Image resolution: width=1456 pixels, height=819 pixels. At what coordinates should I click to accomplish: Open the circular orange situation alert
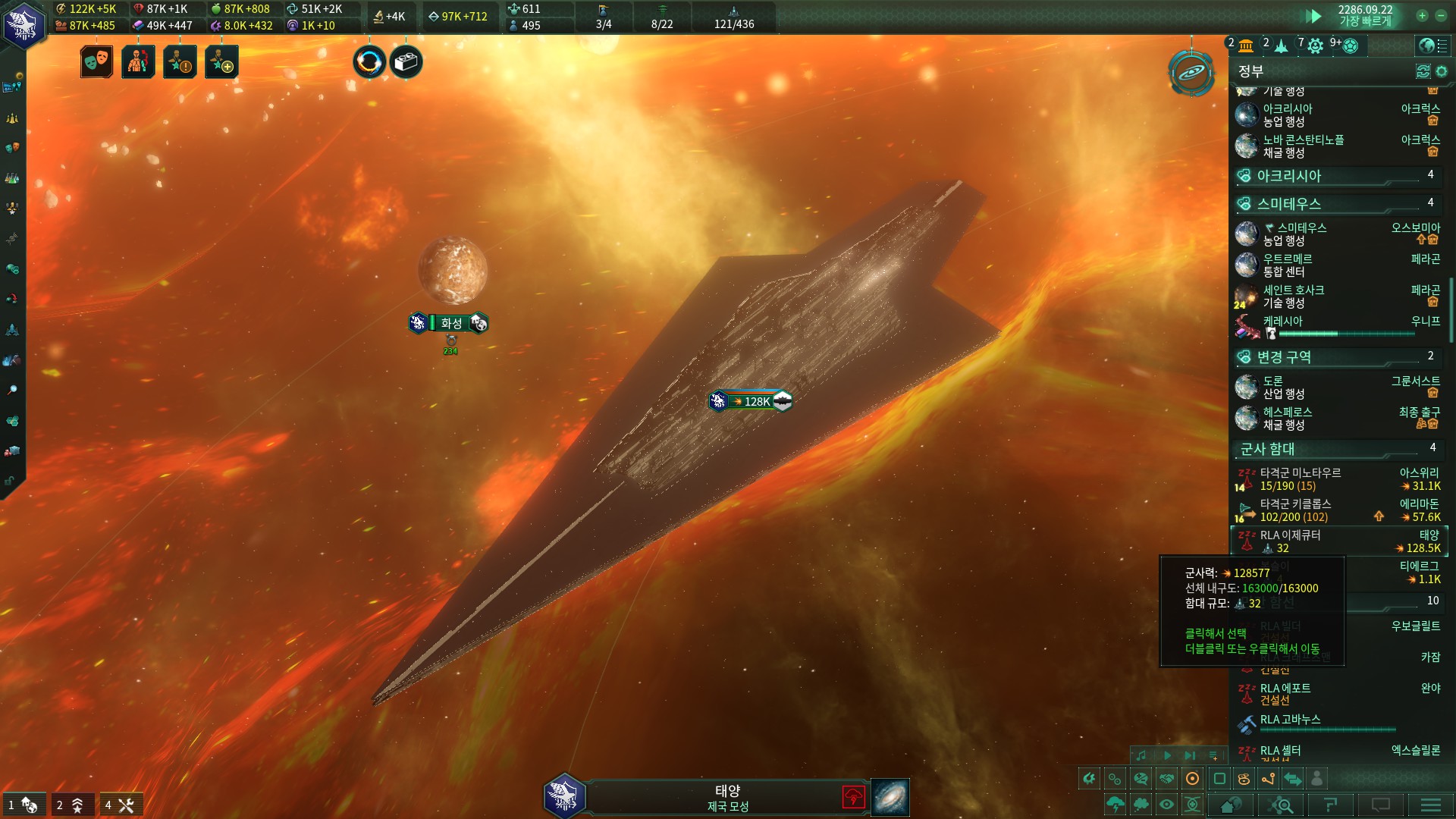(x=369, y=62)
